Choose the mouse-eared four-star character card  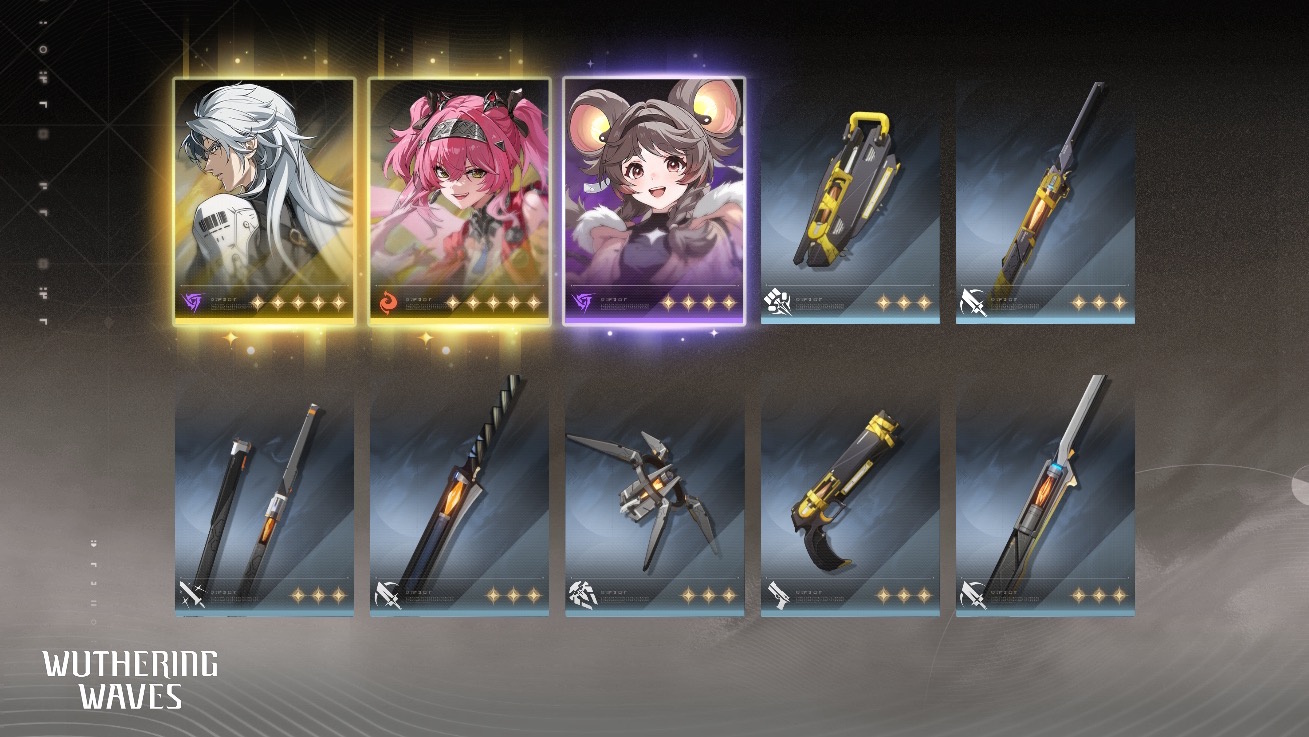coord(654,200)
